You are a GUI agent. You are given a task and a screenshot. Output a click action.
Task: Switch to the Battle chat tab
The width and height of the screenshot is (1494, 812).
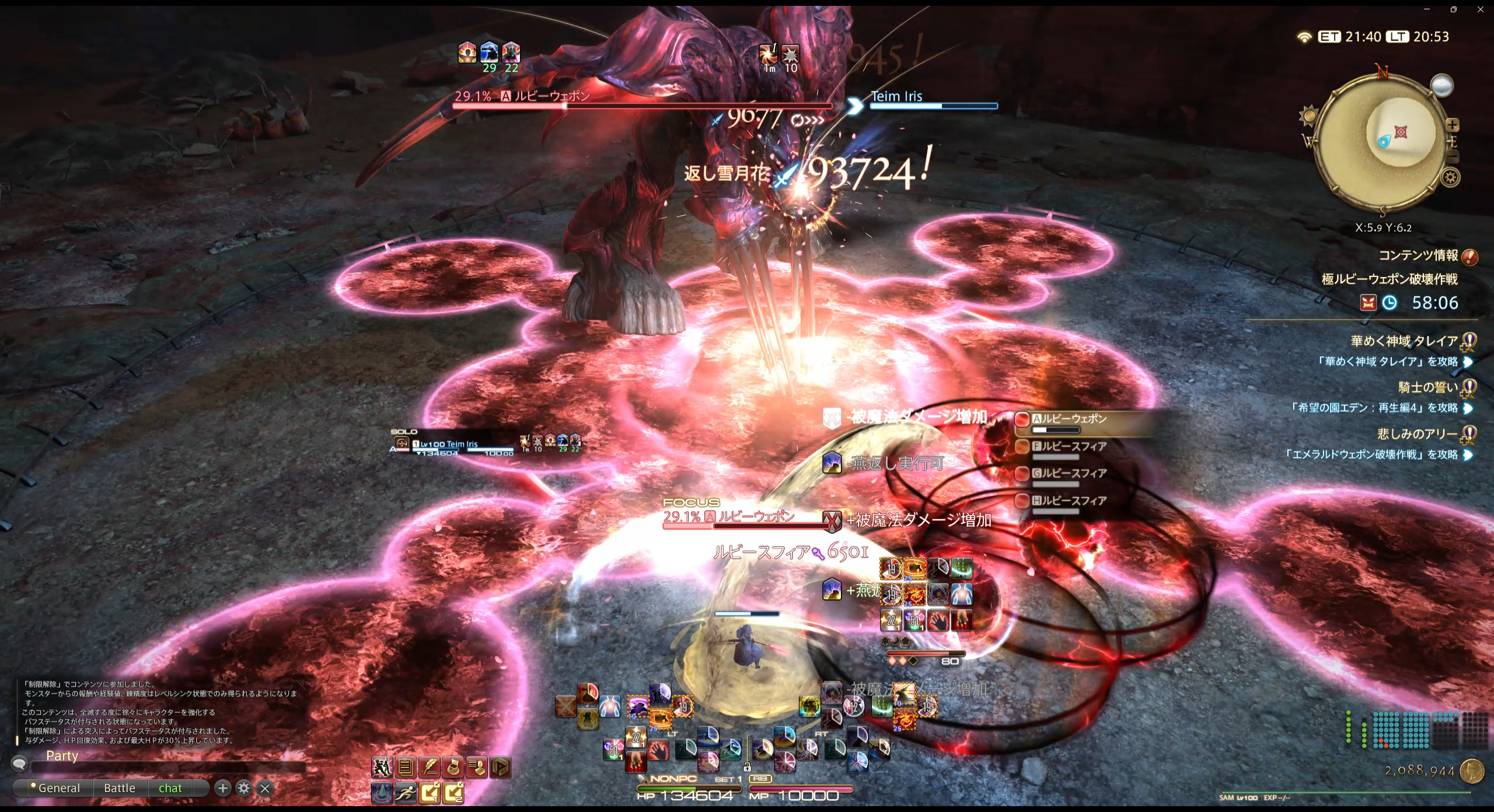pos(119,788)
